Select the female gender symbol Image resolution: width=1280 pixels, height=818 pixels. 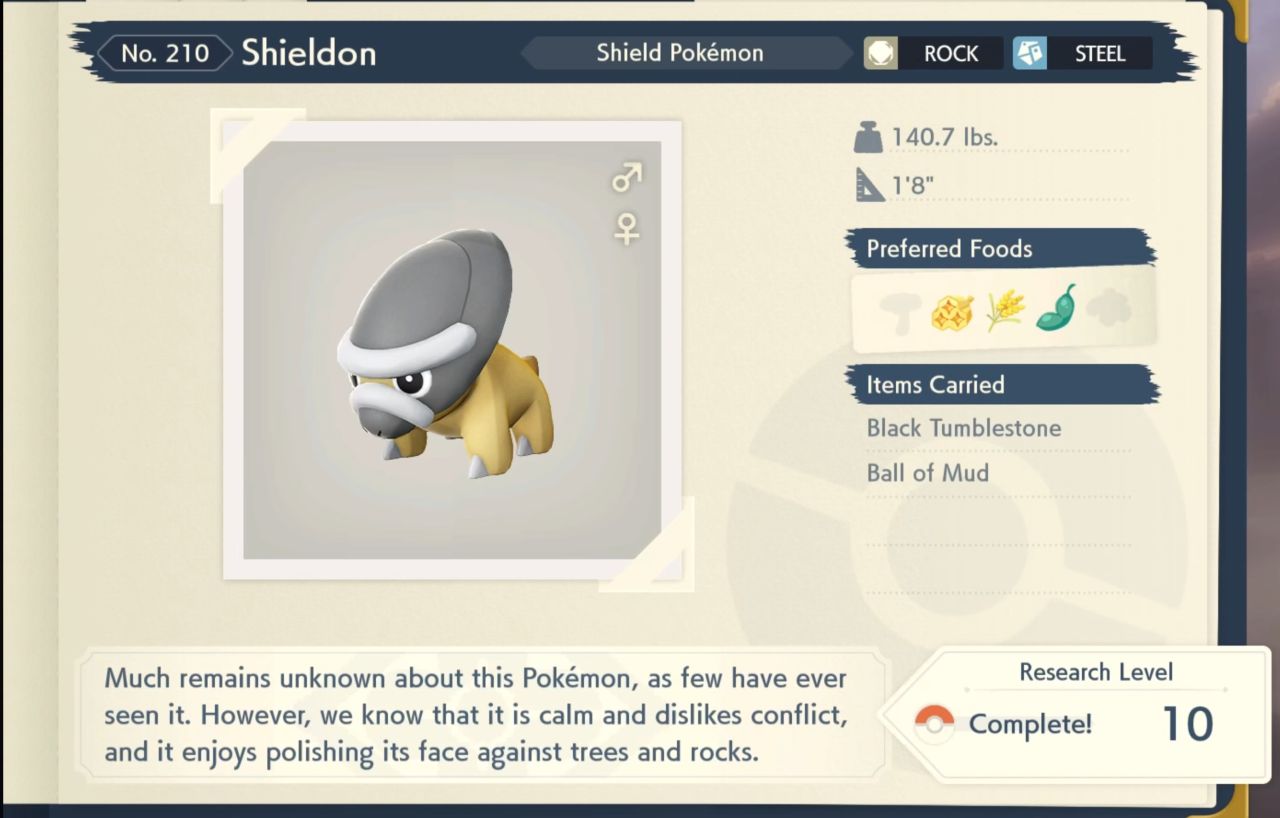(627, 229)
